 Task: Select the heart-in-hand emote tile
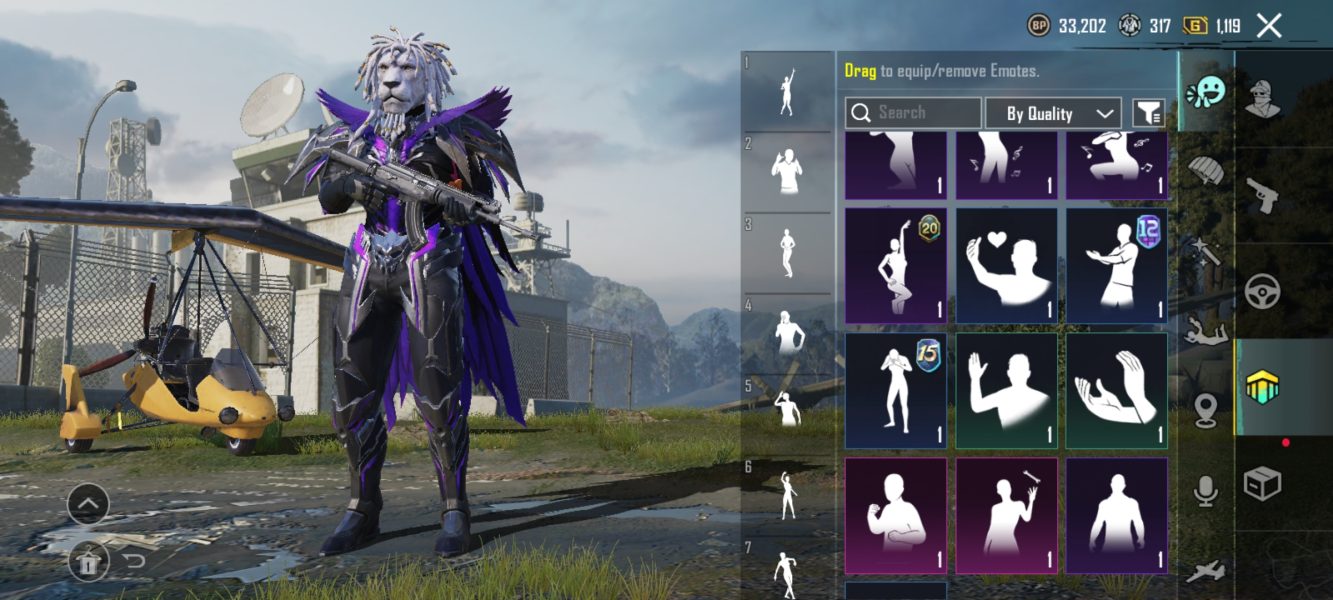click(1006, 266)
